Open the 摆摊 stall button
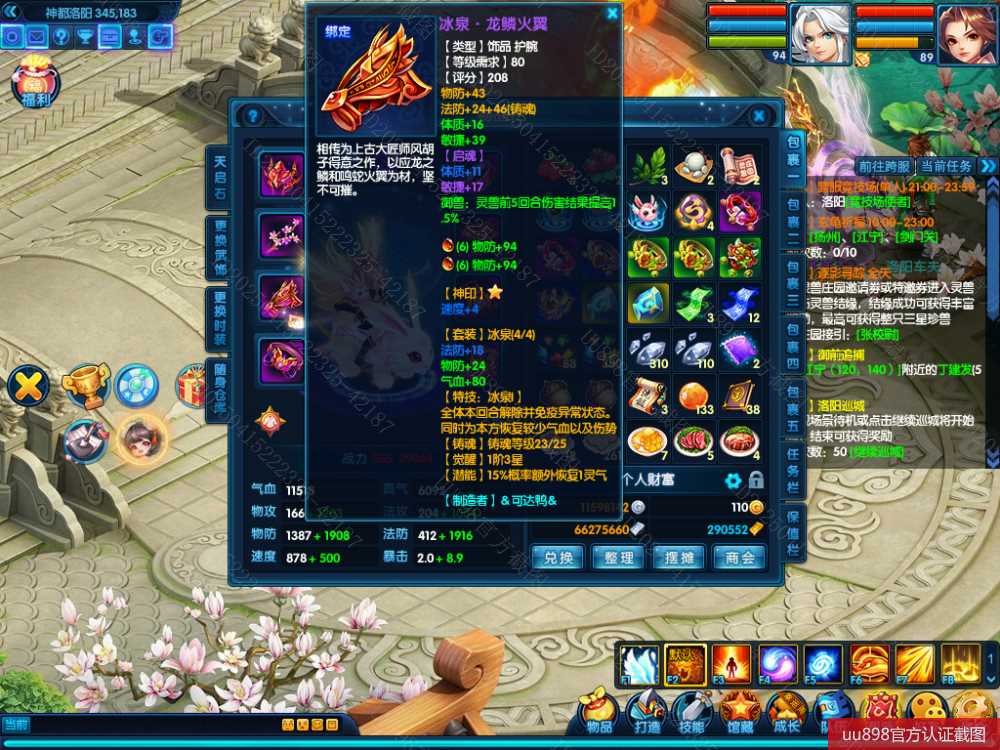Image resolution: width=1000 pixels, height=750 pixels. pyautogui.click(x=679, y=558)
